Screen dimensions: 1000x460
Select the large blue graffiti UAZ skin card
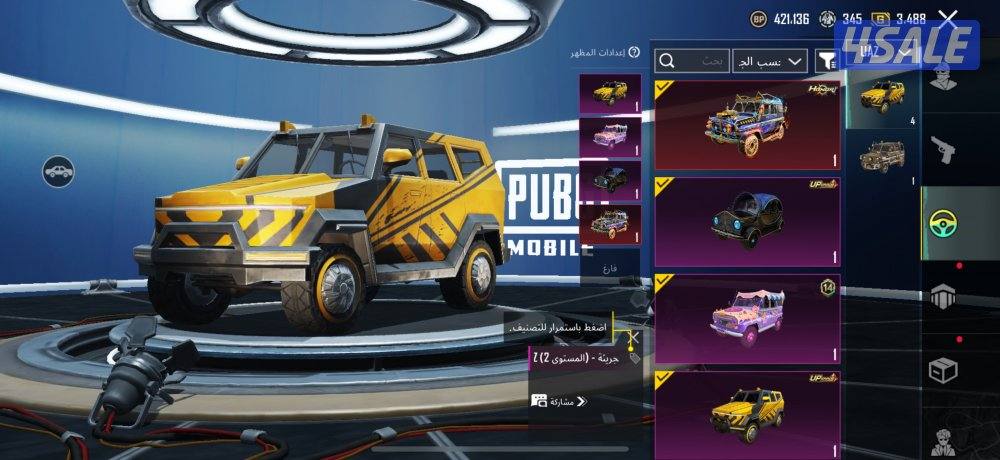pyautogui.click(x=747, y=125)
